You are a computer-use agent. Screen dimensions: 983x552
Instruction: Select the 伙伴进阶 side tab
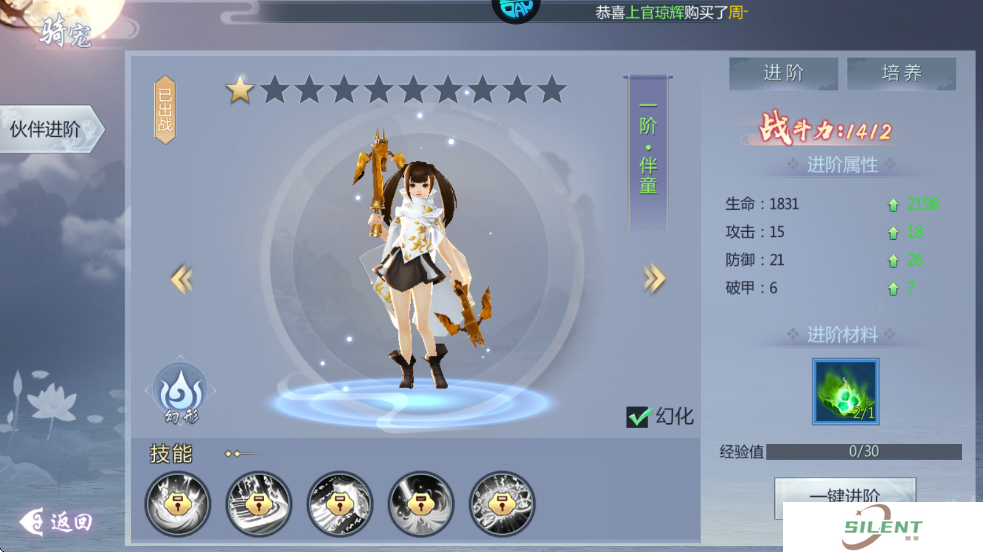click(x=47, y=130)
